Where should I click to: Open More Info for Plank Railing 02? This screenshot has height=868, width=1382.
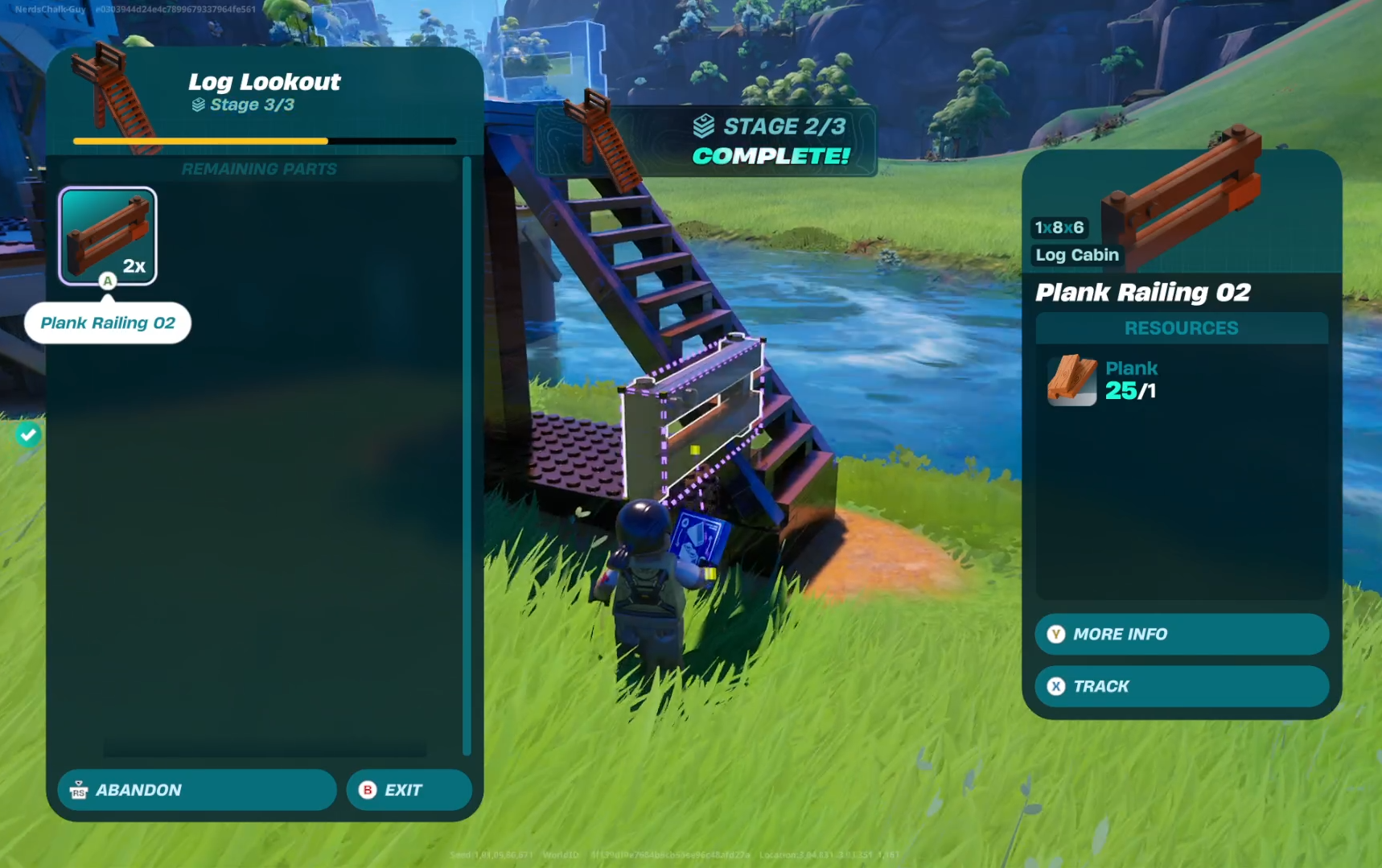click(1181, 634)
